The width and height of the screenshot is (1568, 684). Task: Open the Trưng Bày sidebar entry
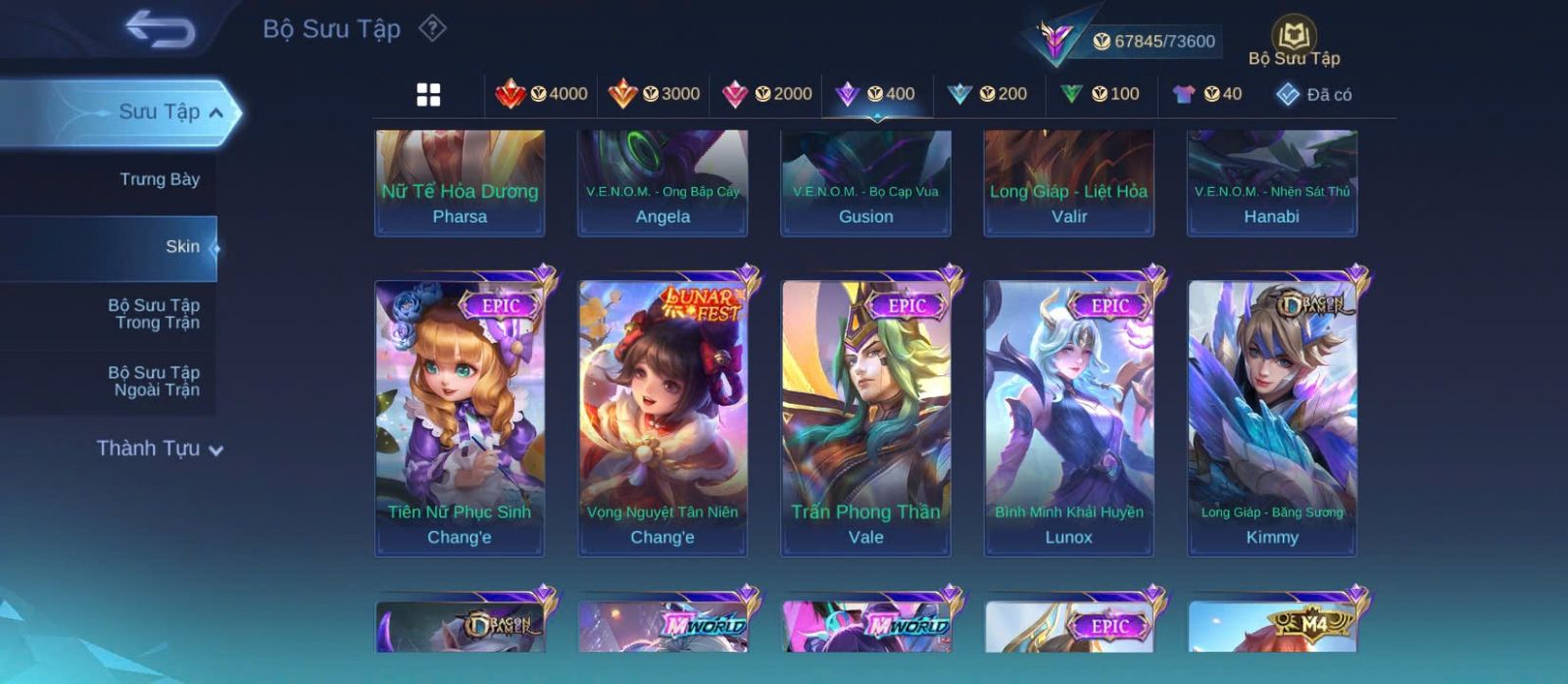[159, 179]
